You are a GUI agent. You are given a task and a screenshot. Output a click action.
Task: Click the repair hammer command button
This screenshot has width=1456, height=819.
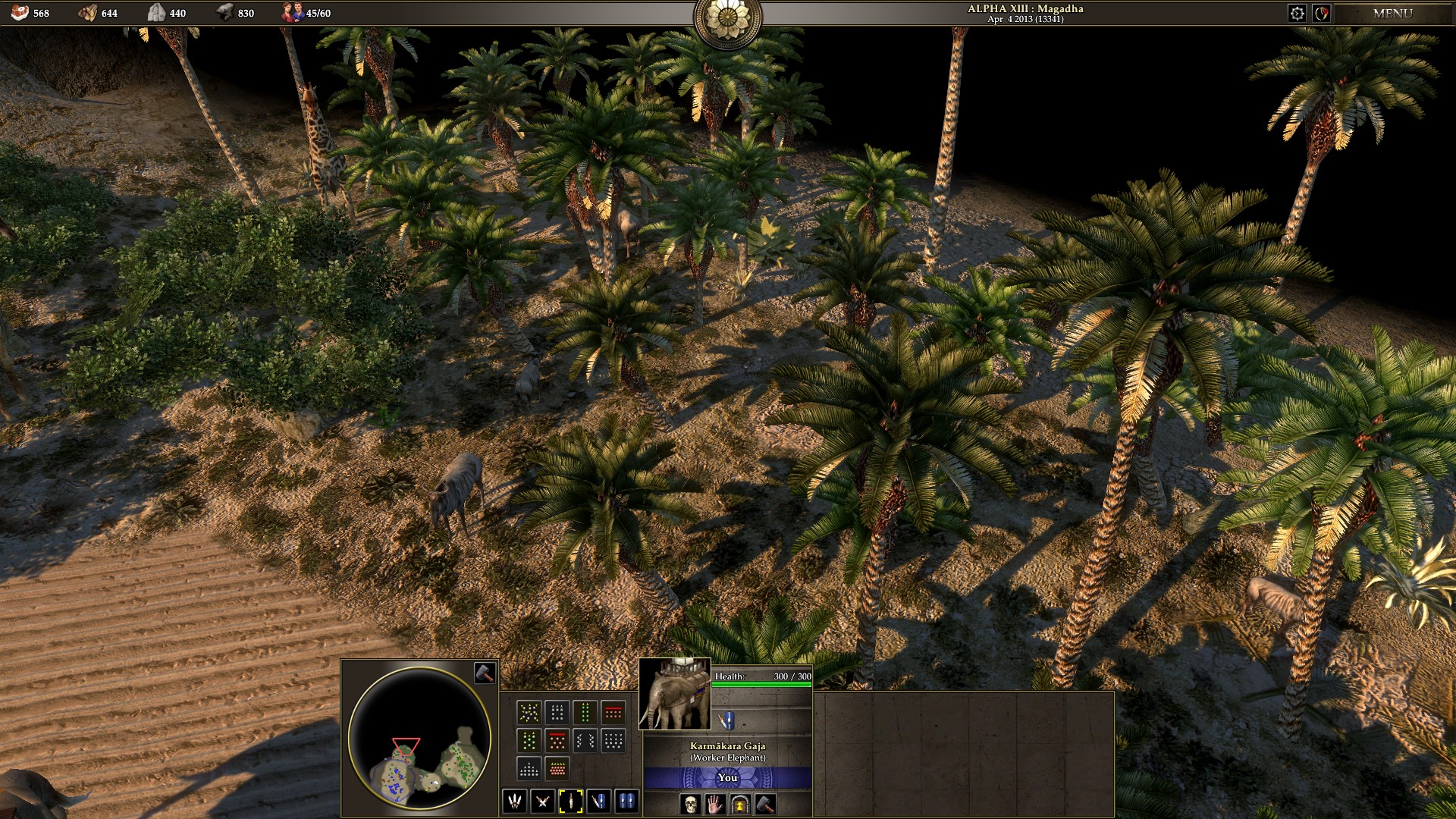[x=765, y=804]
